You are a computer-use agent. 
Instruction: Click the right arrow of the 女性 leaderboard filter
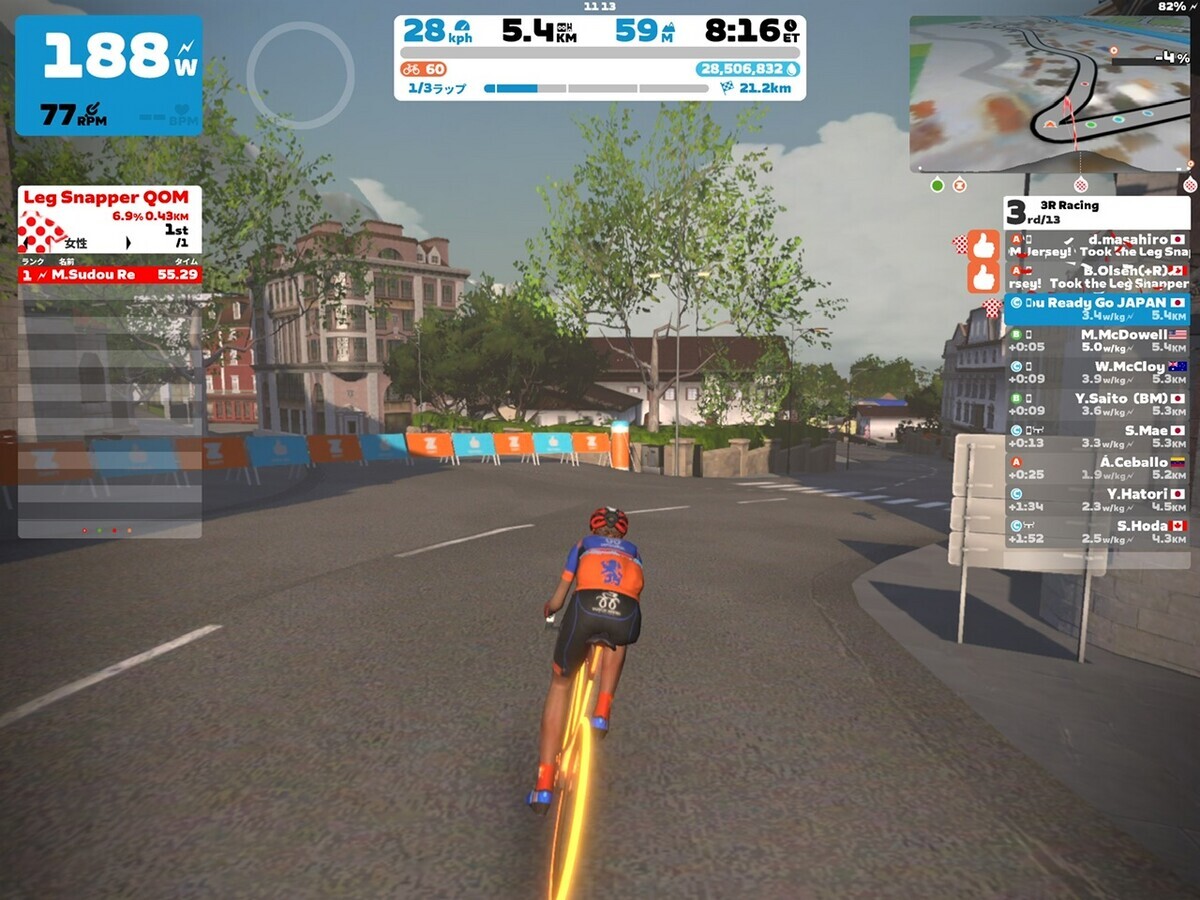128,243
